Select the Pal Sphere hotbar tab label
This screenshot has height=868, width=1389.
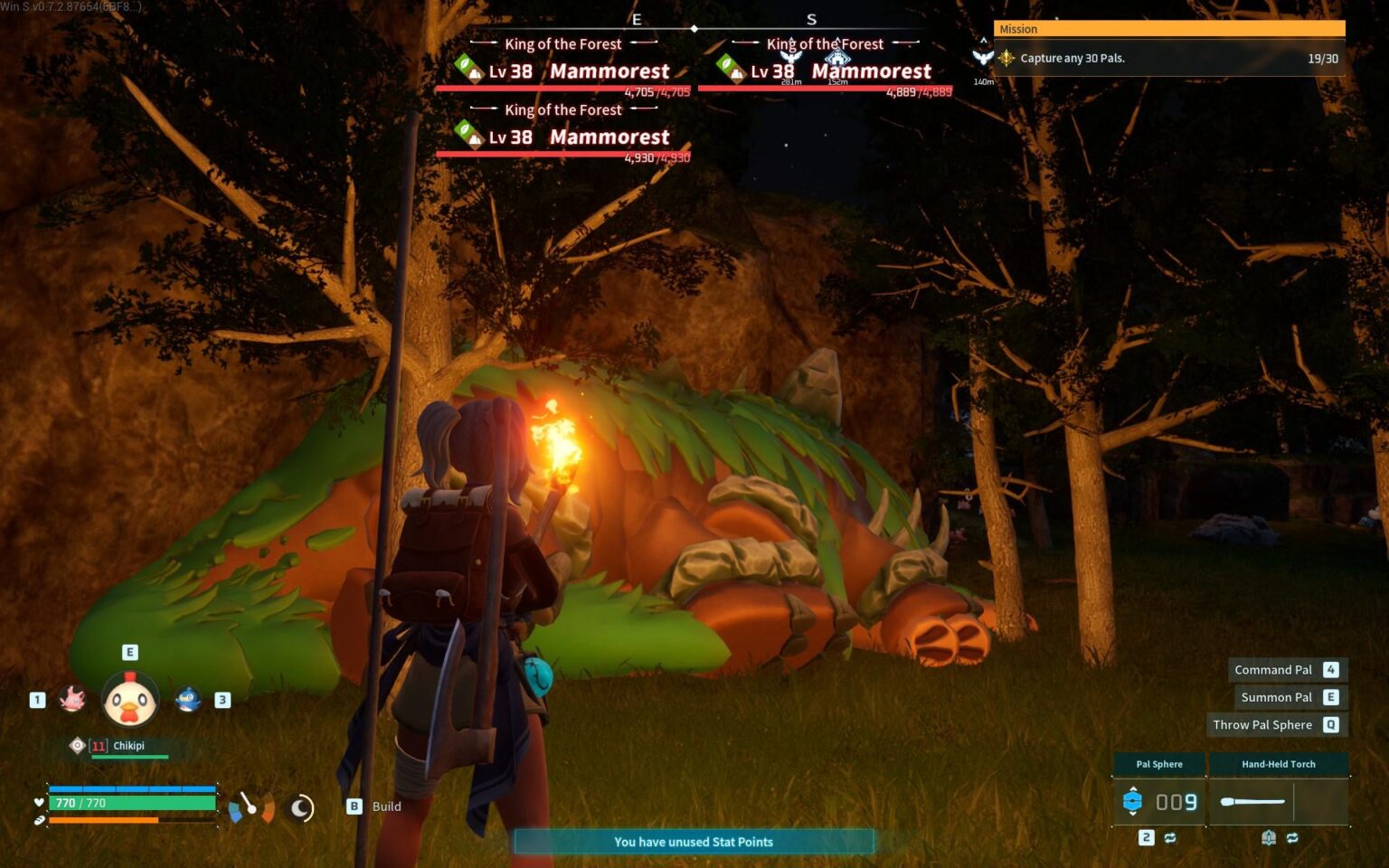pyautogui.click(x=1159, y=764)
